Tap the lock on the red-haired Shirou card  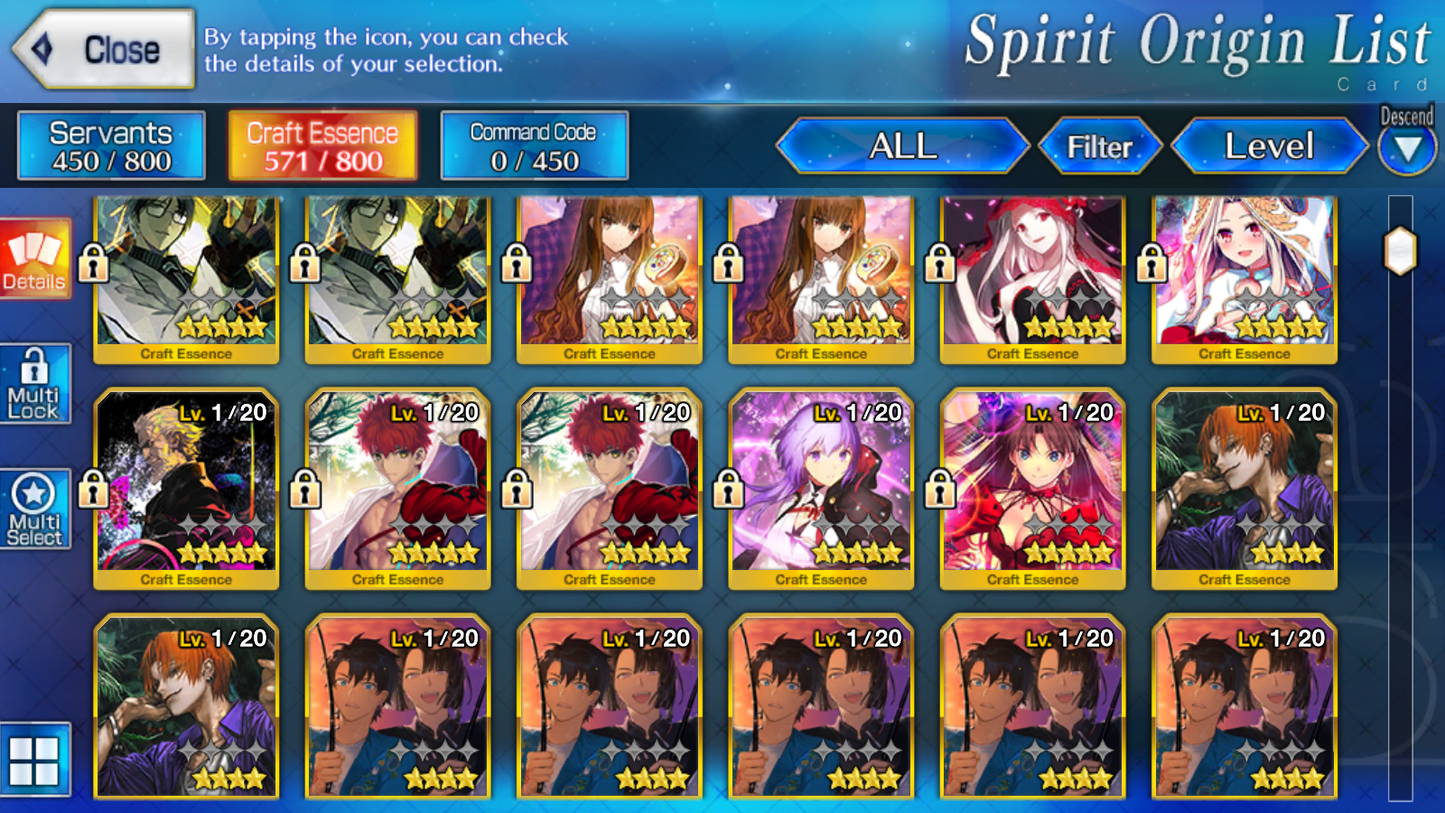[x=306, y=488]
